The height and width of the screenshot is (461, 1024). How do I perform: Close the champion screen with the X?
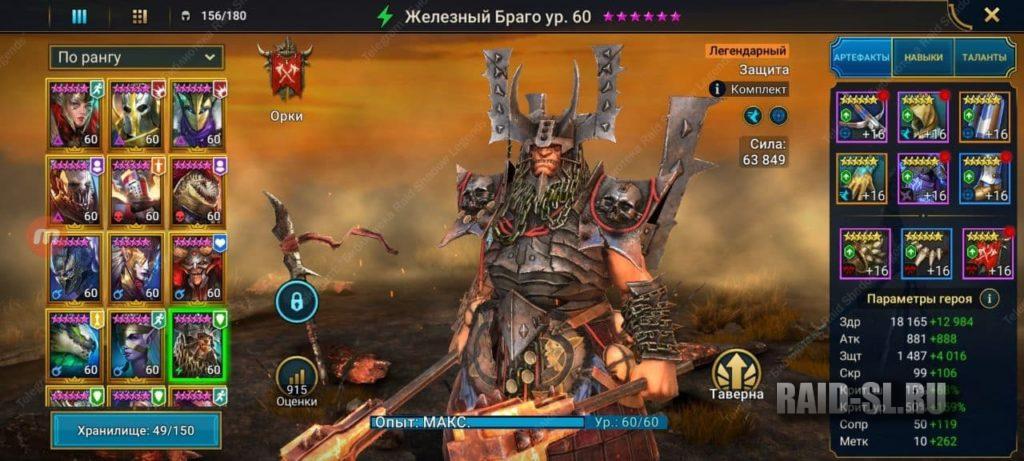tap(991, 15)
